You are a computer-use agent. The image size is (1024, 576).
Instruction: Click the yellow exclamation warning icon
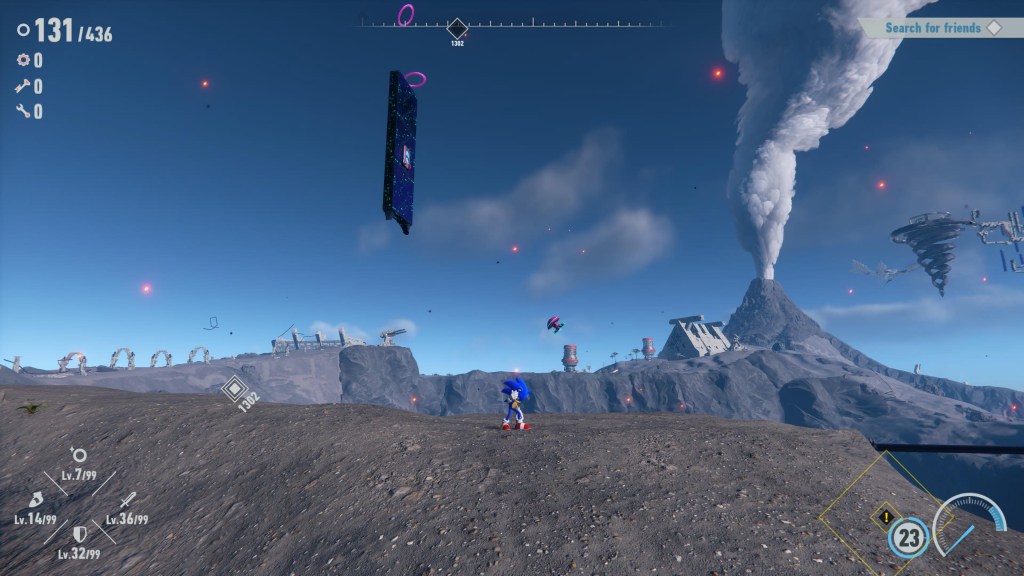(885, 518)
